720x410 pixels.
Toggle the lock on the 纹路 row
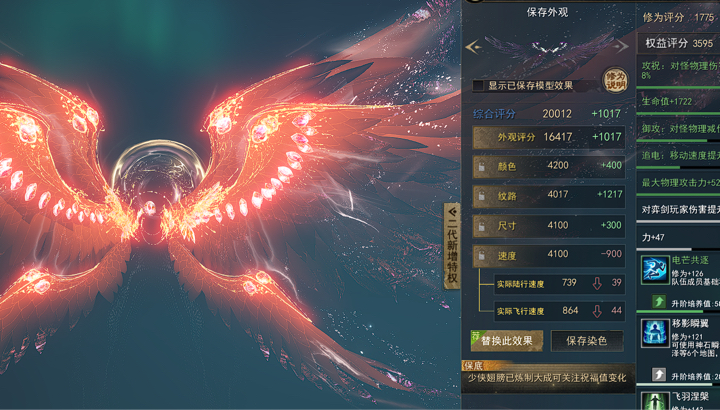pyautogui.click(x=481, y=196)
